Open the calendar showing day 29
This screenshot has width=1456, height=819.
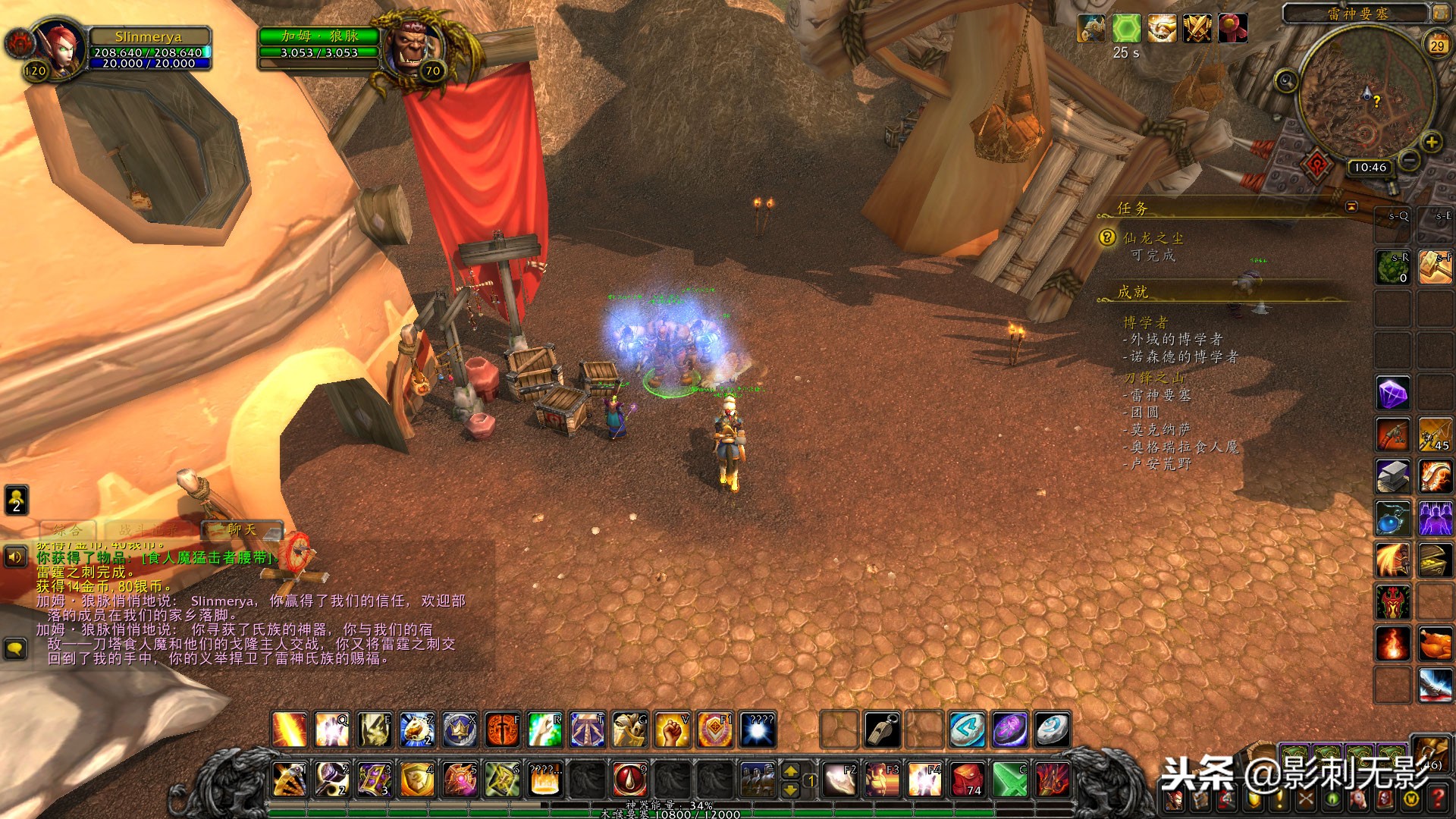1437,45
